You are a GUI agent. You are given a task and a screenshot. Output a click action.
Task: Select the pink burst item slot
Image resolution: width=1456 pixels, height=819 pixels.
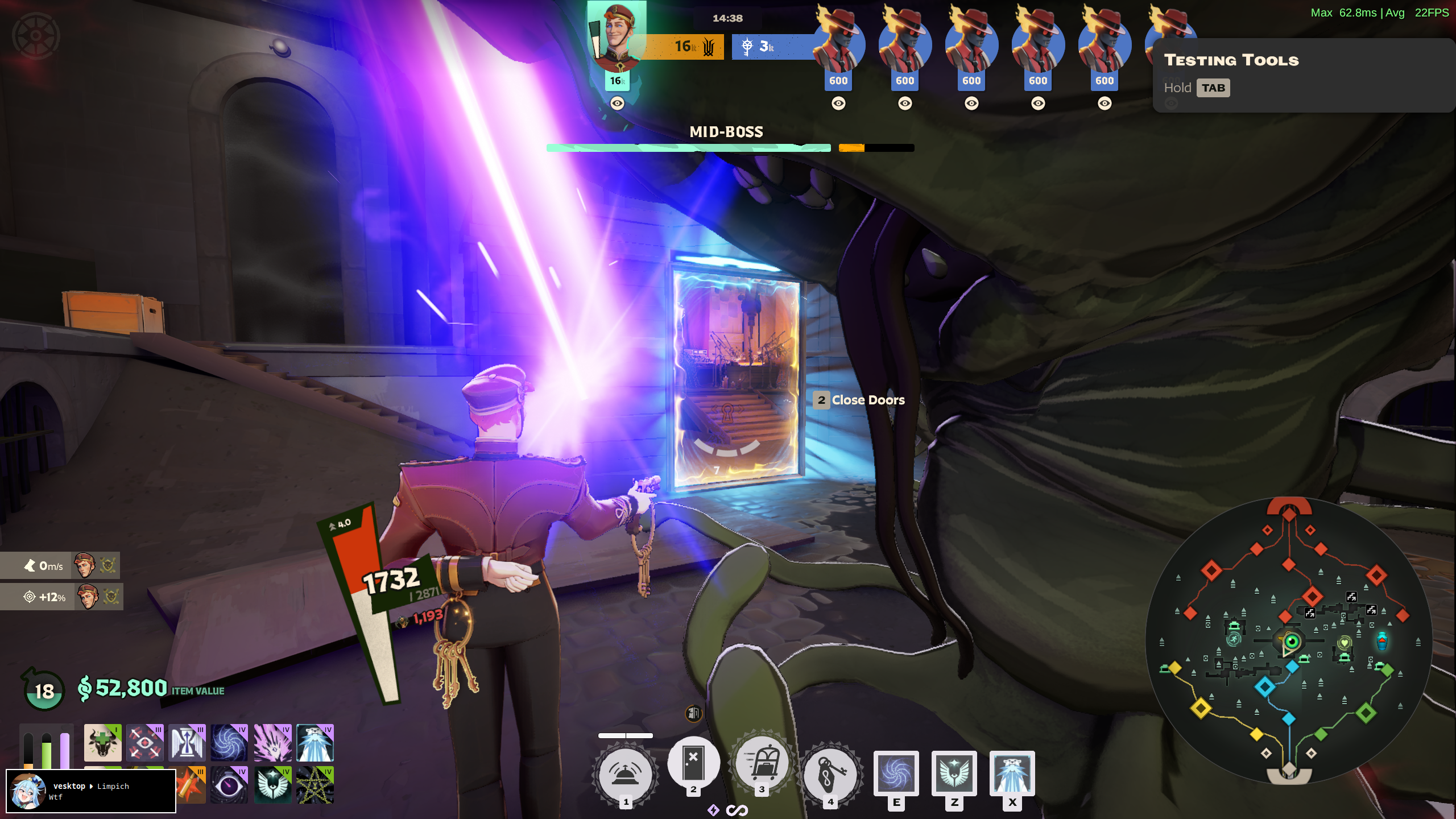point(272,742)
